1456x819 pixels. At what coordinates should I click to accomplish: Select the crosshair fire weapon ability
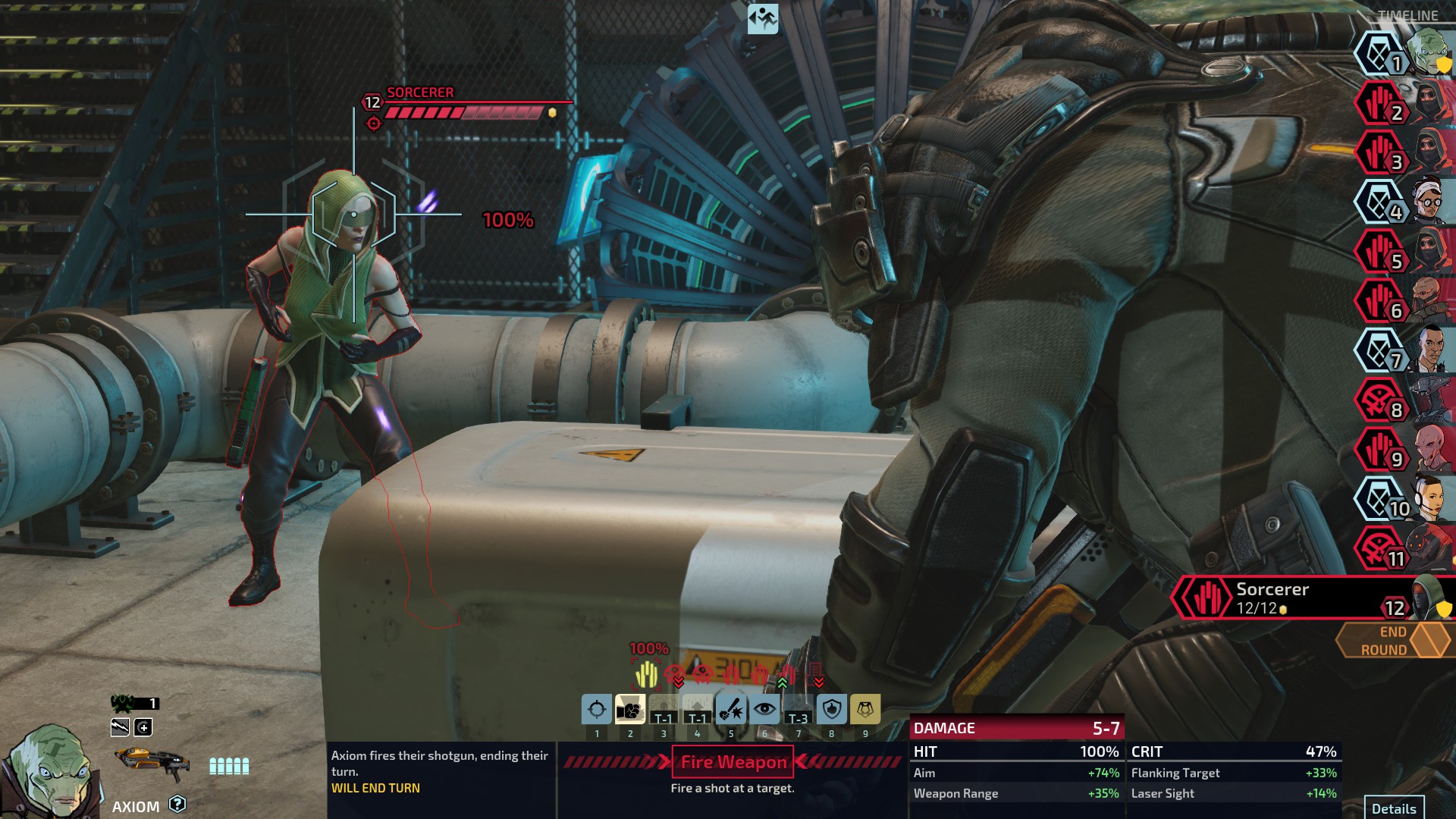597,710
